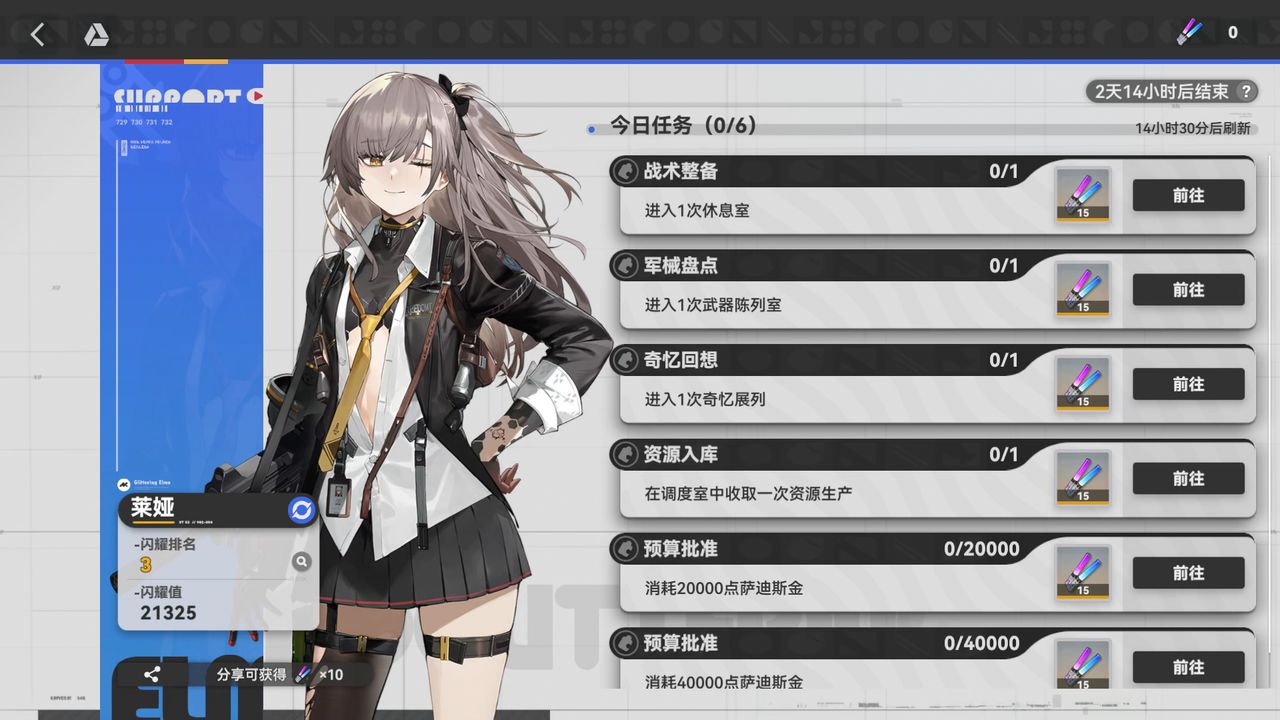Go to the 消耗40000点萨迪斯金 task
The image size is (1280, 720).
(1188, 667)
